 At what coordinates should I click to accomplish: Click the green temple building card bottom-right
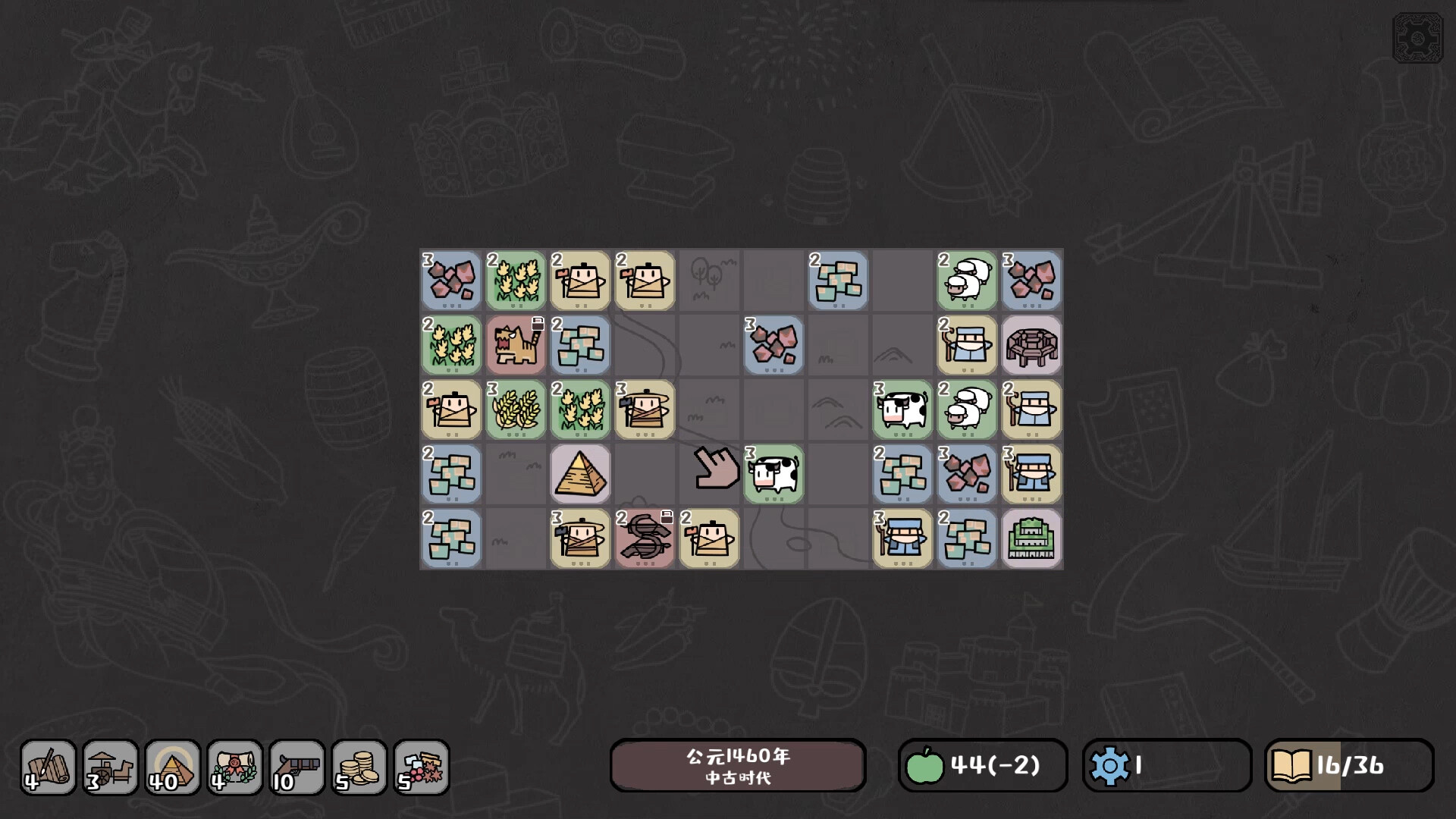pos(1031,538)
